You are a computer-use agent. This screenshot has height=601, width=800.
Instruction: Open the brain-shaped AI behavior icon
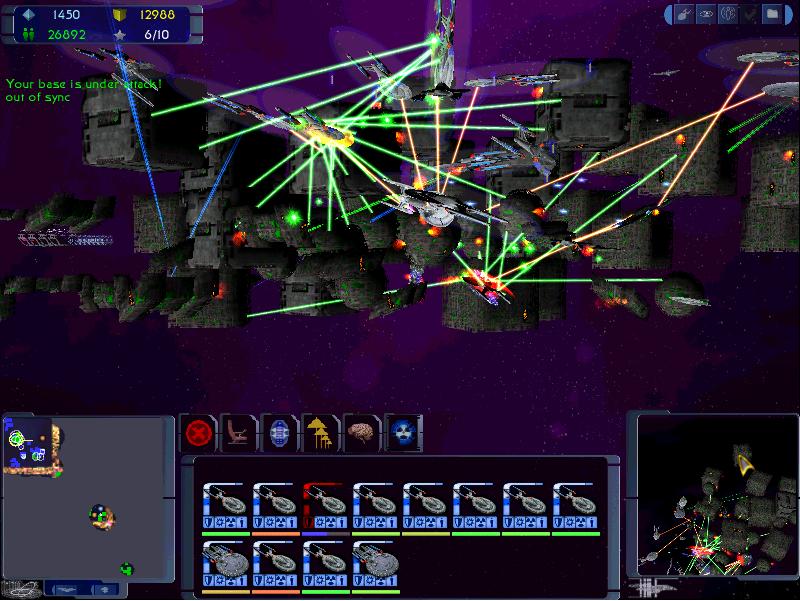(x=362, y=433)
